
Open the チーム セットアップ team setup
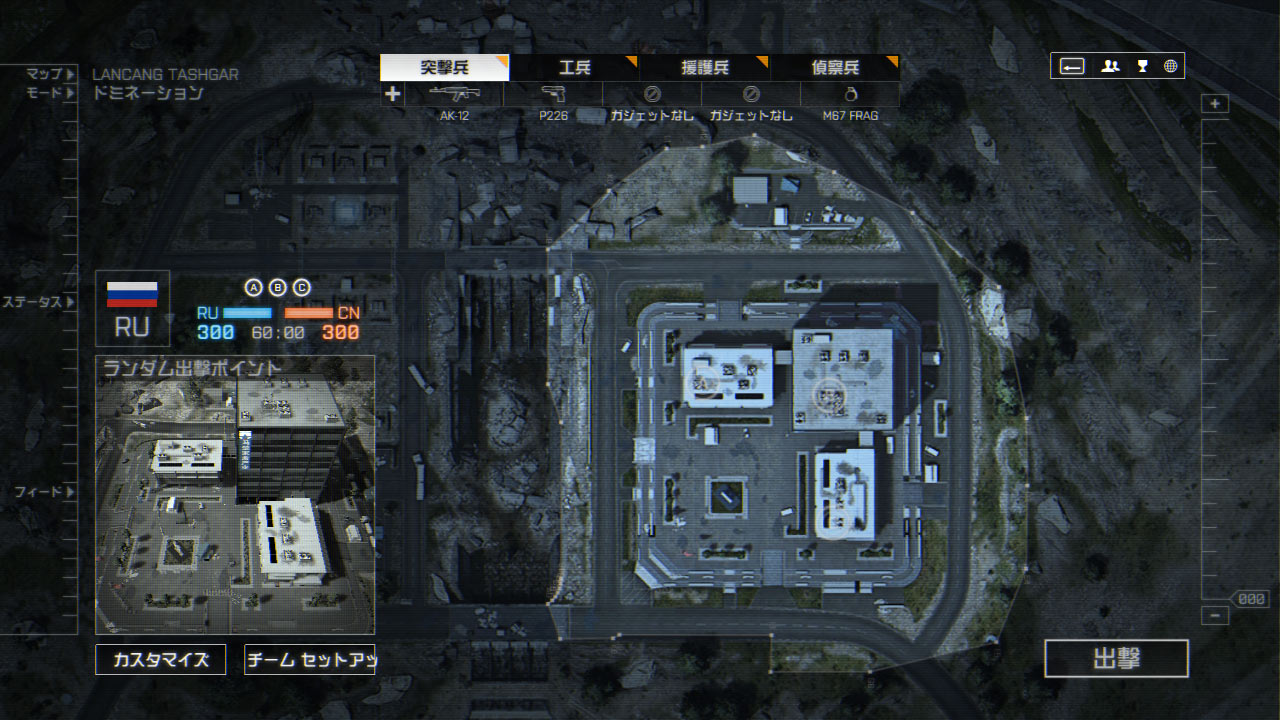tap(309, 660)
